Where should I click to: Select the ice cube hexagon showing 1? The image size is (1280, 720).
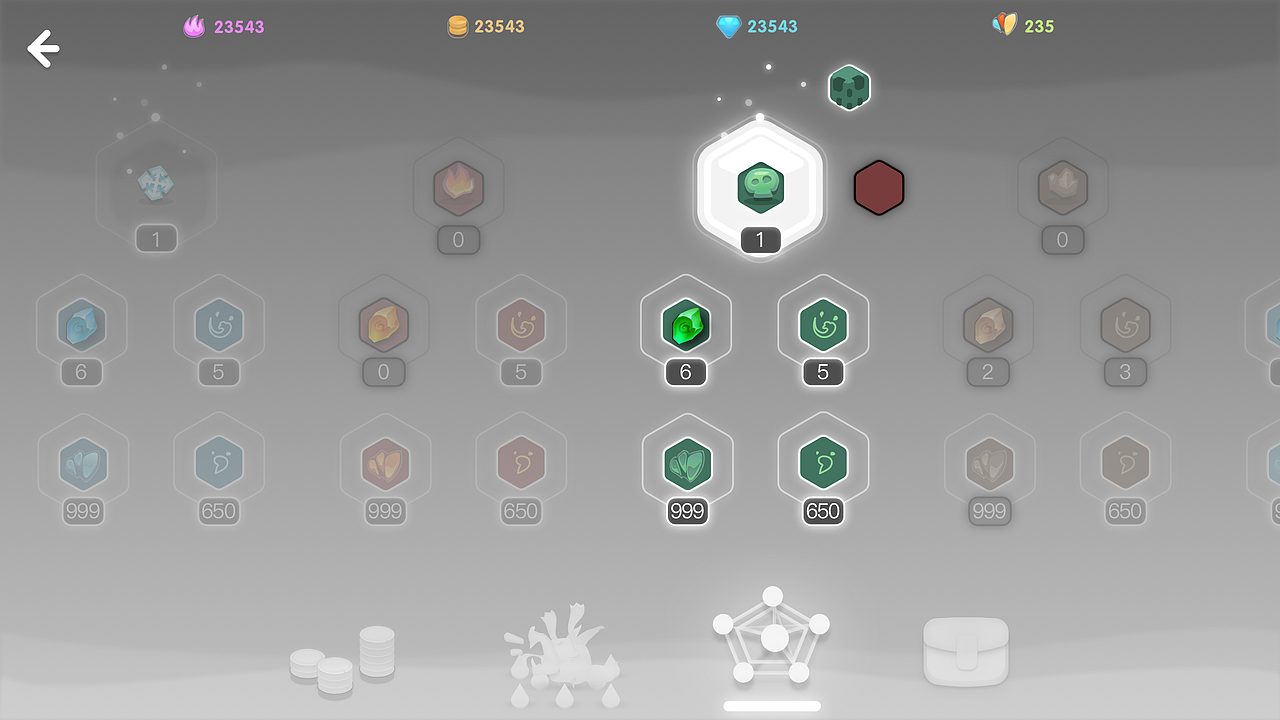[x=156, y=185]
